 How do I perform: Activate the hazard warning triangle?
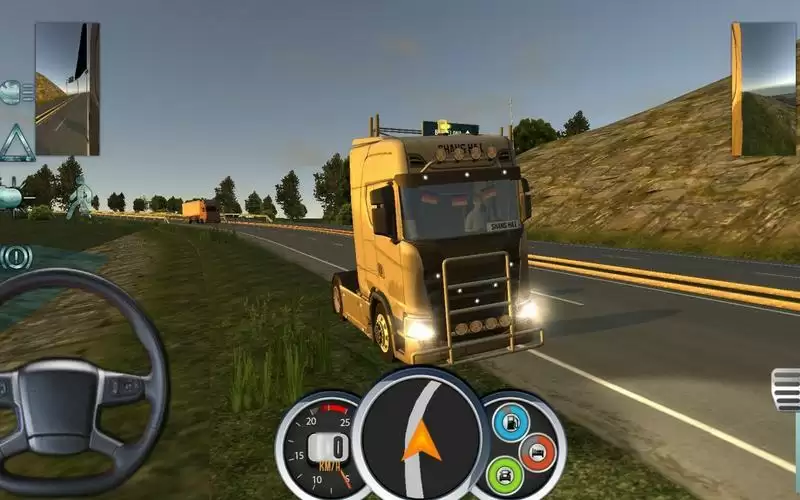point(16,143)
